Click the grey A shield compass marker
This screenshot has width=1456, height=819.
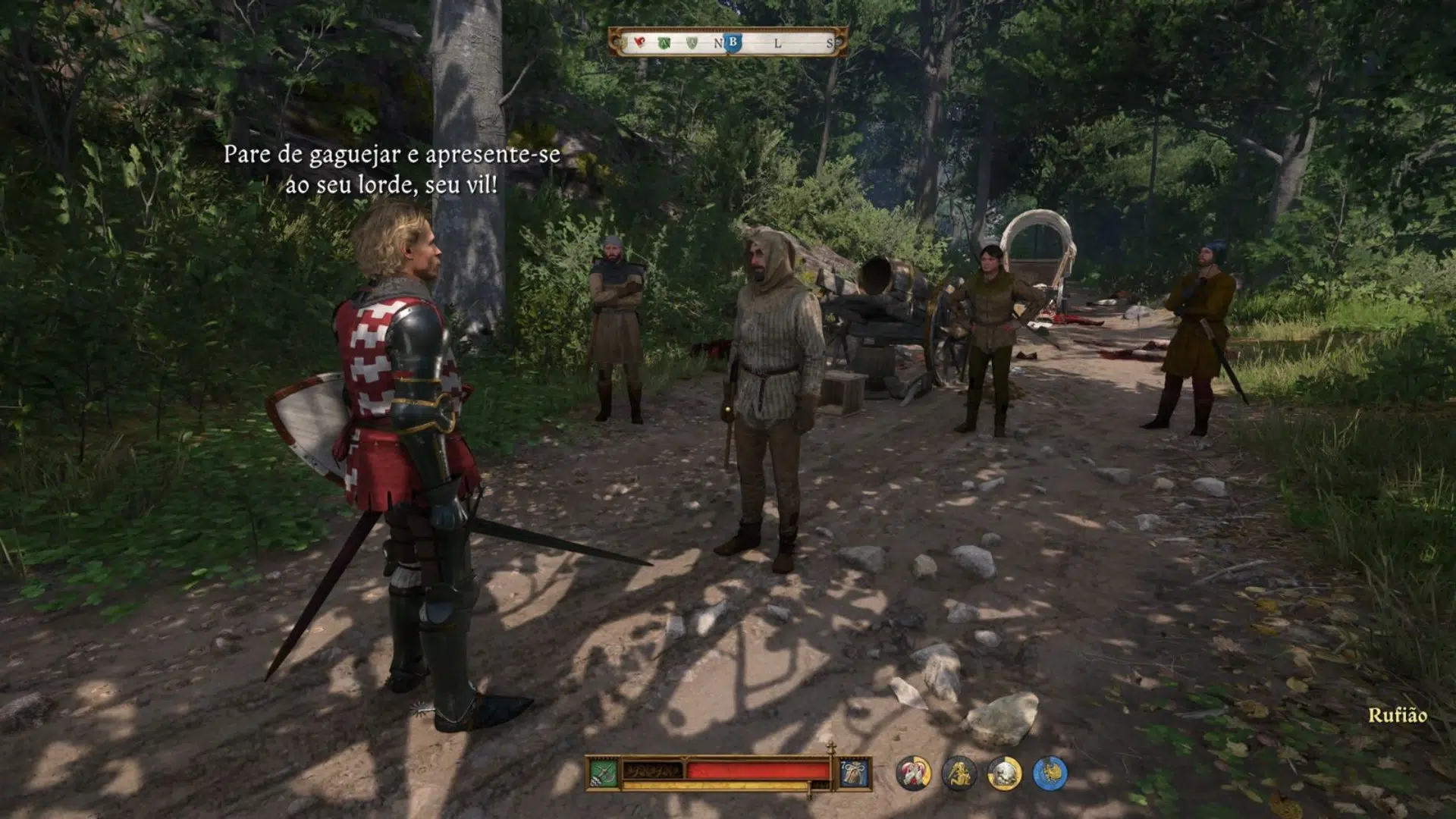click(x=692, y=43)
